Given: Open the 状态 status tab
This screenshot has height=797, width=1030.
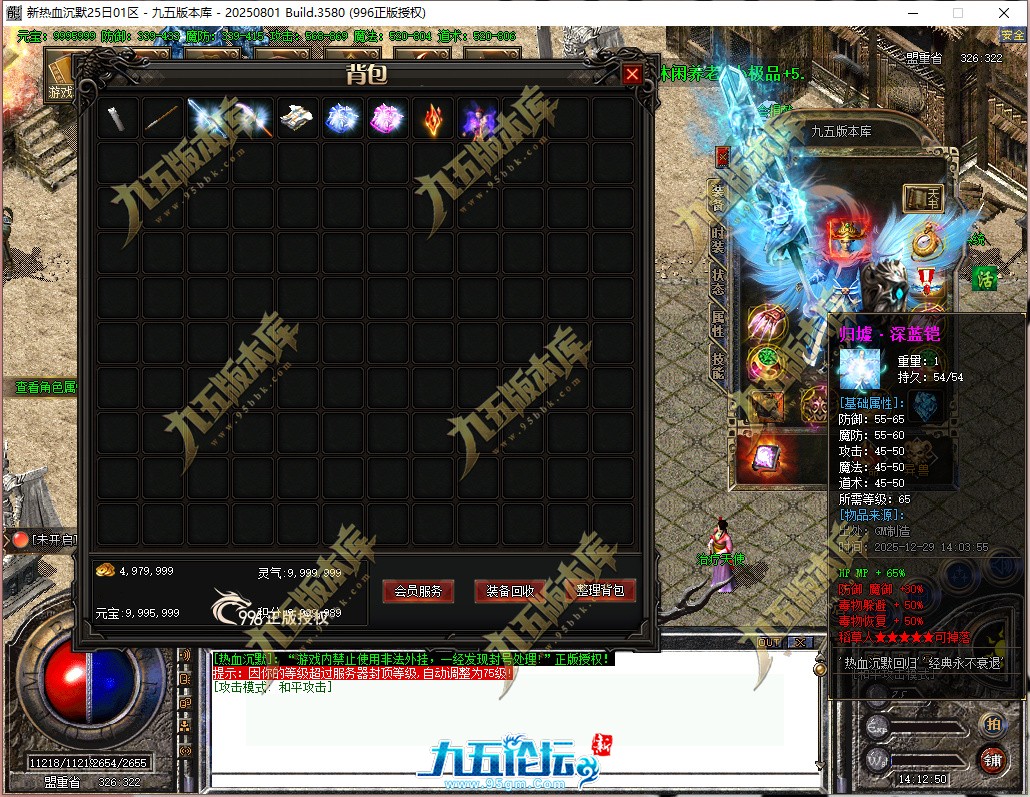Looking at the screenshot, I should [x=717, y=281].
